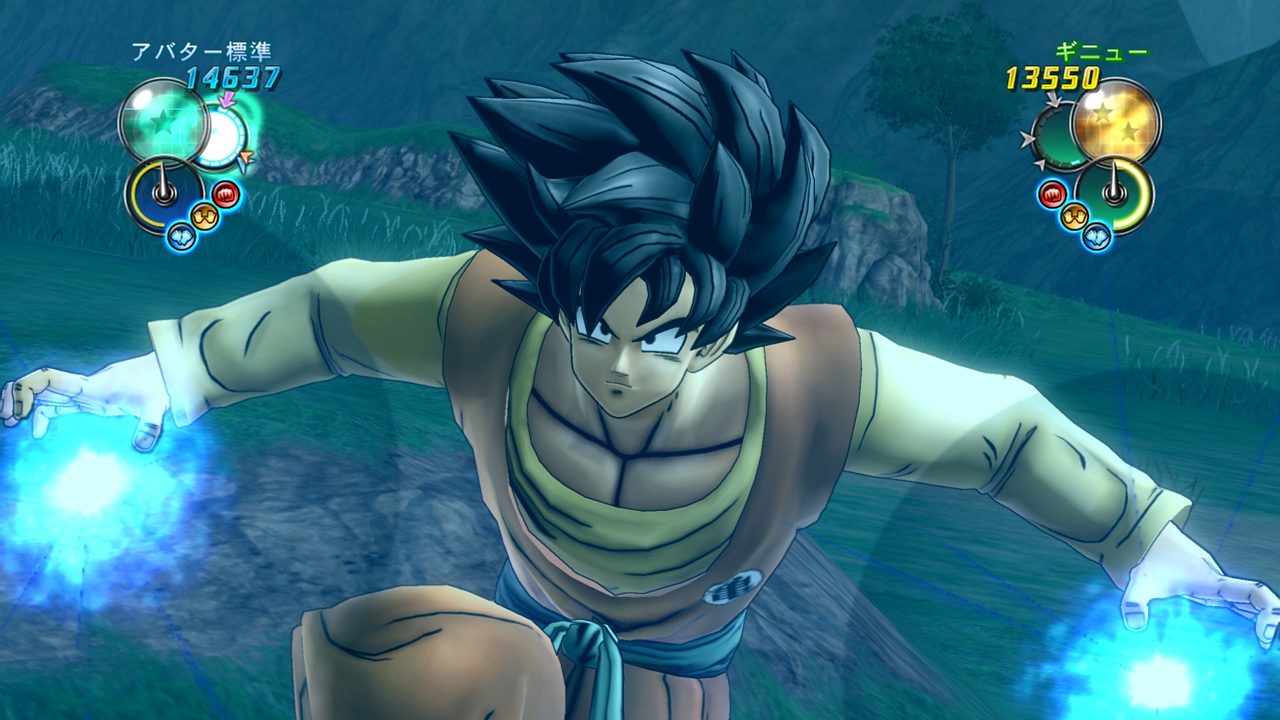Screen dimensions: 1280x720
Task: Click the blue ki blast hands icon below player gauge
Action: click(179, 236)
